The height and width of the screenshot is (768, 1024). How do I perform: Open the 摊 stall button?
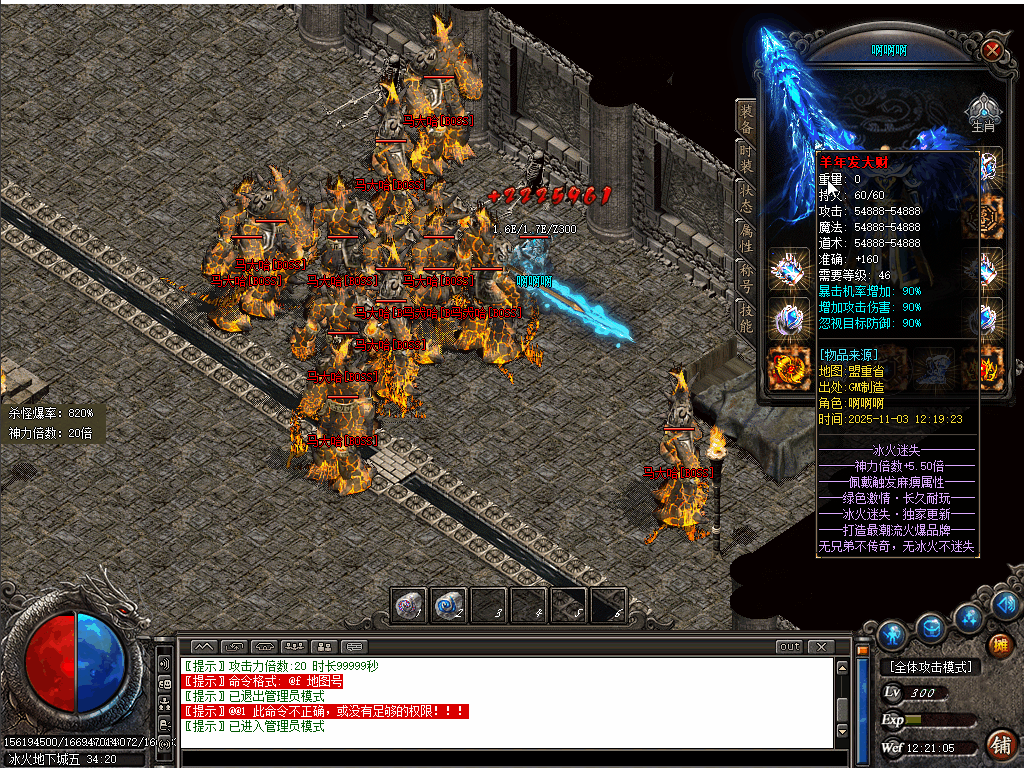1001,645
